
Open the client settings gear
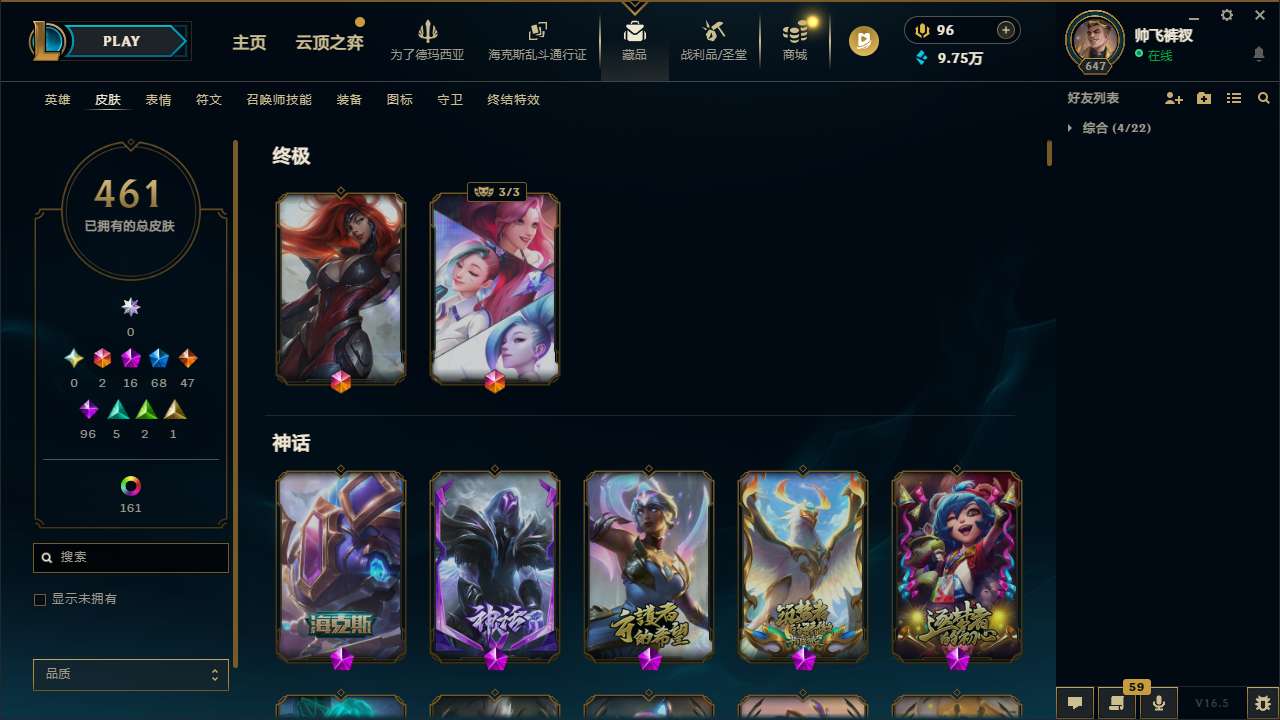(x=1226, y=15)
